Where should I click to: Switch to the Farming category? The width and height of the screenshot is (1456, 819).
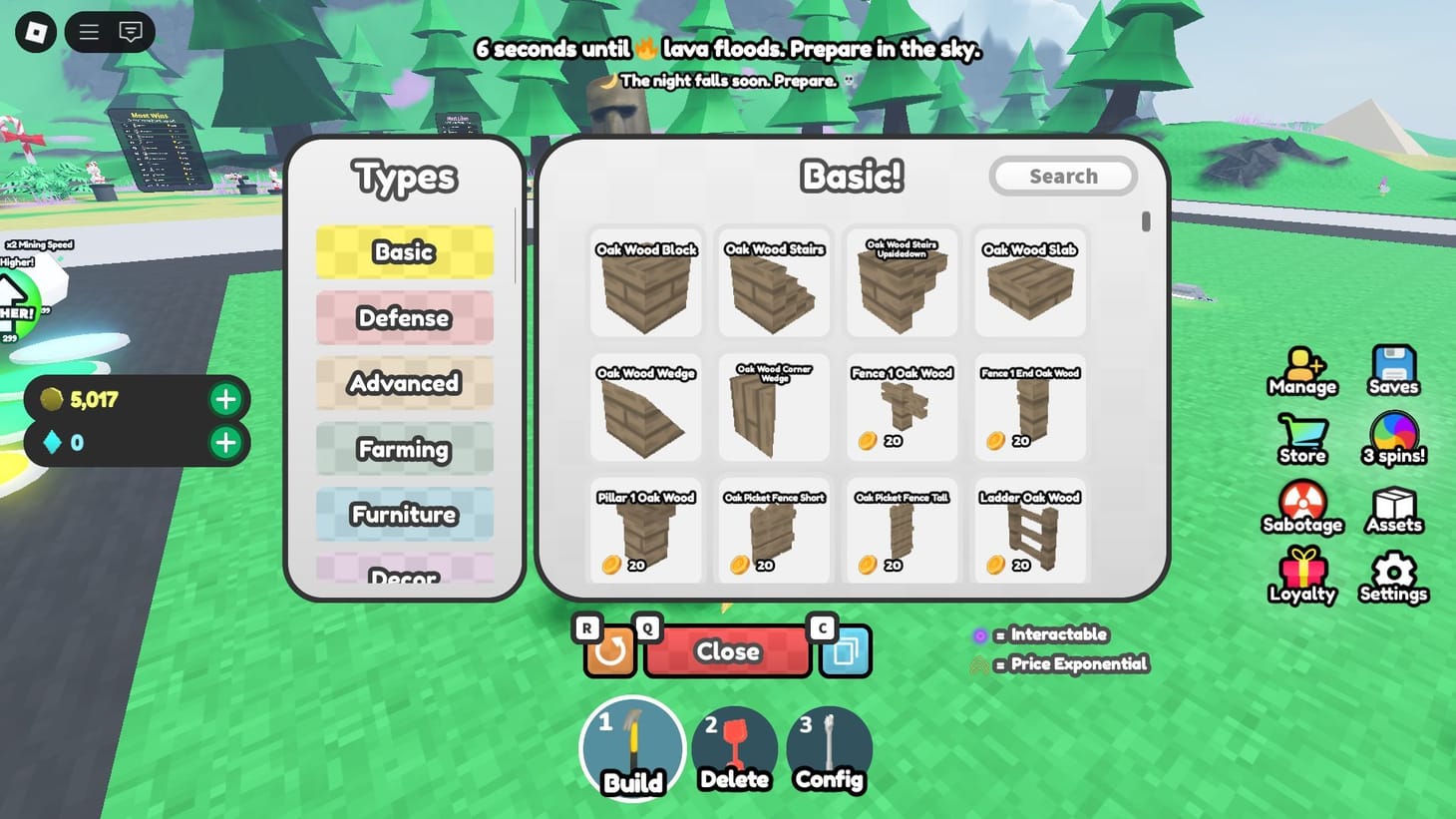pyautogui.click(x=404, y=449)
